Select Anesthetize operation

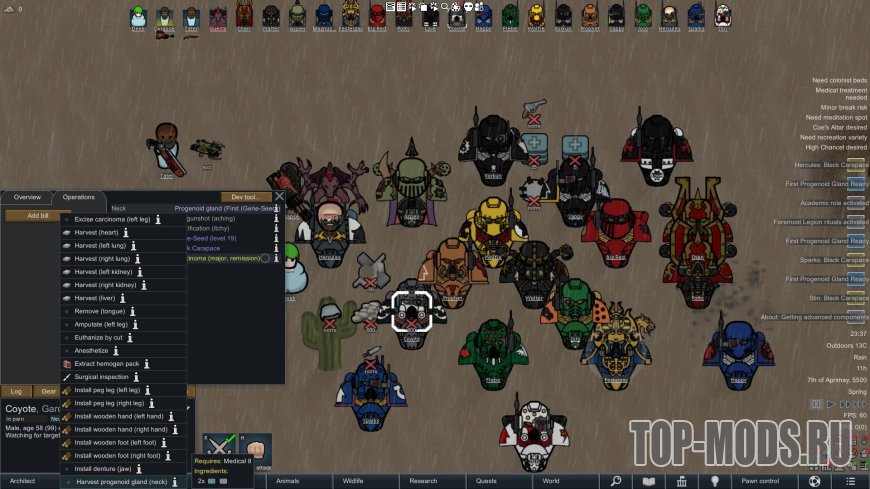[97, 350]
